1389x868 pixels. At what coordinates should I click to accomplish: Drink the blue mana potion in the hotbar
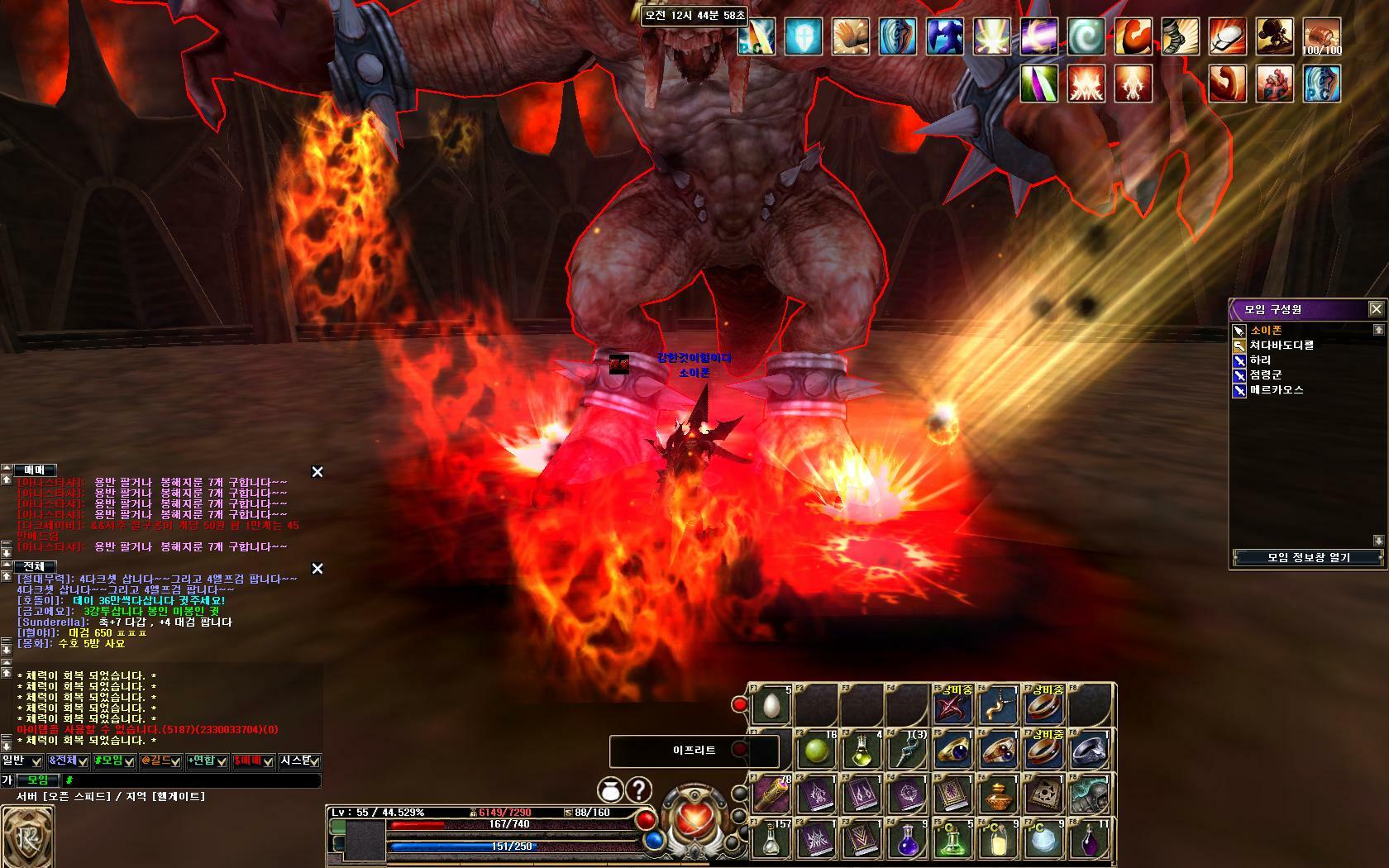pyautogui.click(x=906, y=841)
